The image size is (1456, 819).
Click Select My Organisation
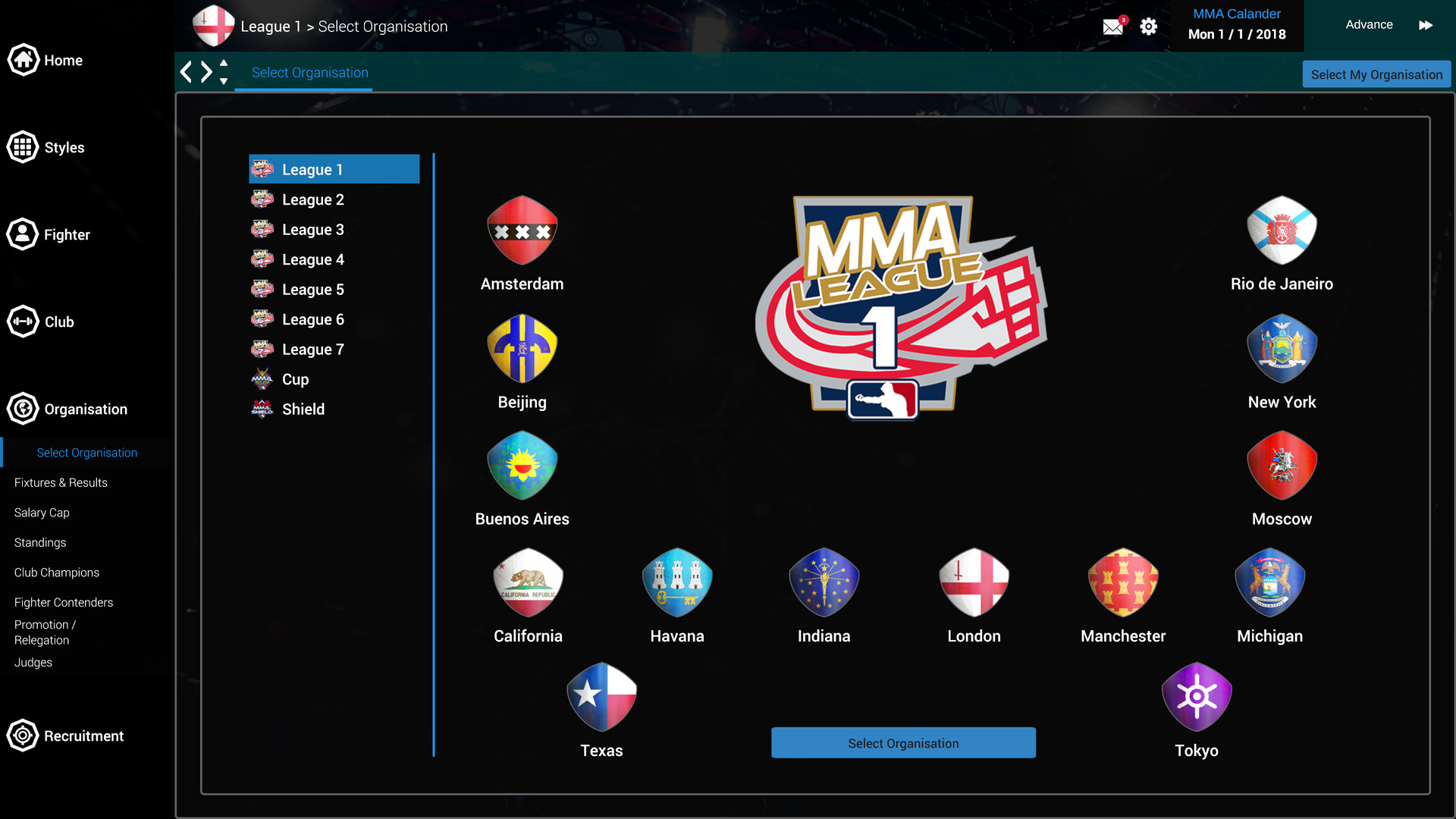[1376, 74]
